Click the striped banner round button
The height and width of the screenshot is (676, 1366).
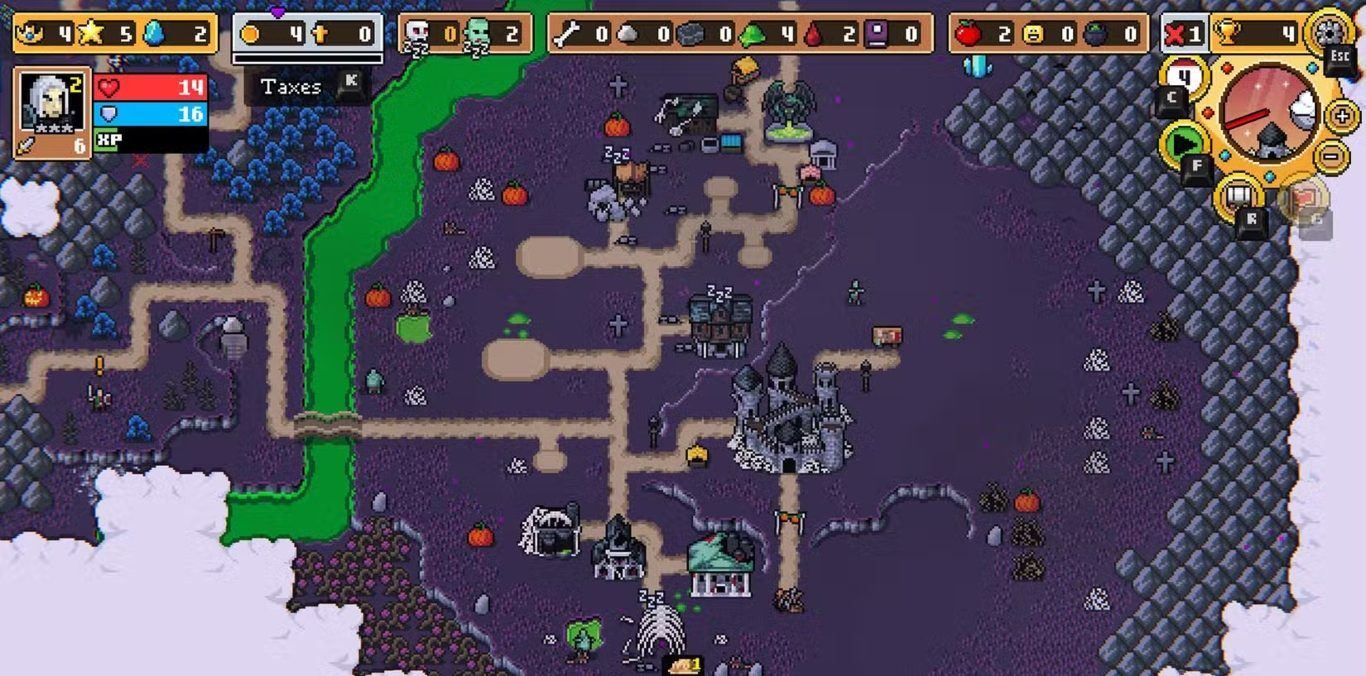coord(1238,195)
